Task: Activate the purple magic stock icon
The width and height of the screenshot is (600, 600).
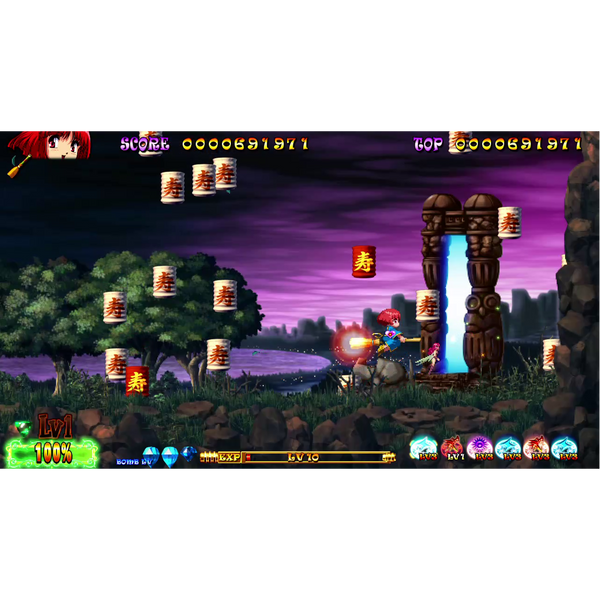Action: pos(480,448)
